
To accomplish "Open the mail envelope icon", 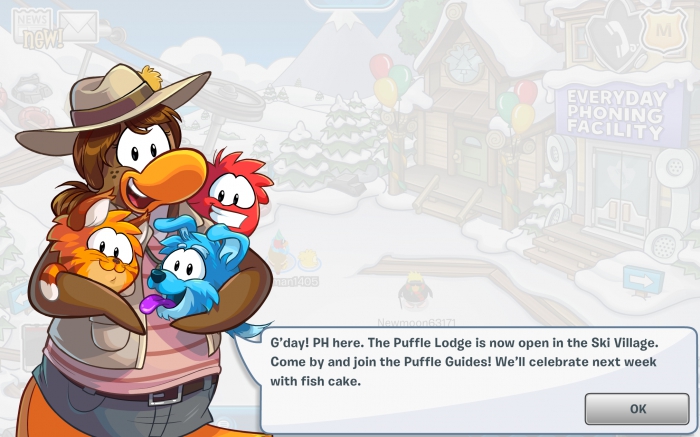I will click(81, 26).
